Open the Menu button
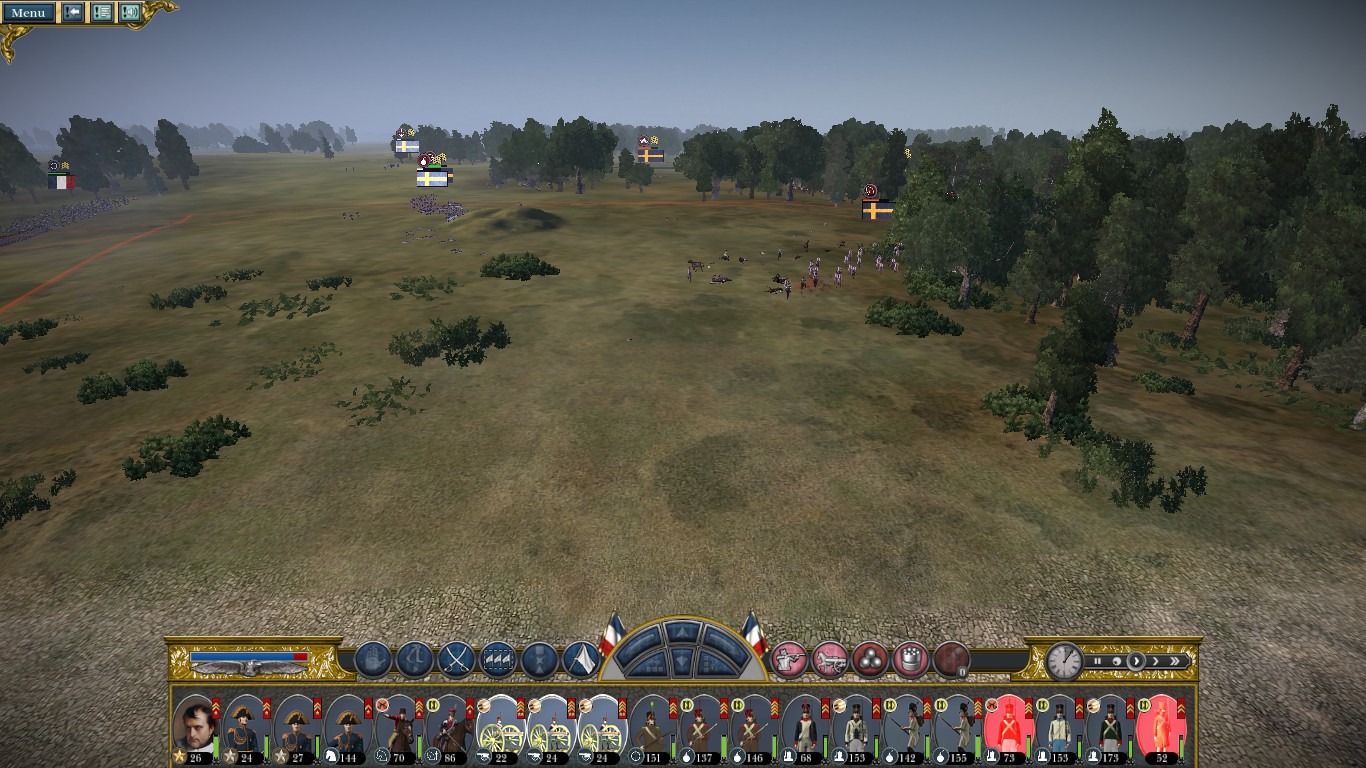Screen dimensions: 1366x768 (x=28, y=12)
